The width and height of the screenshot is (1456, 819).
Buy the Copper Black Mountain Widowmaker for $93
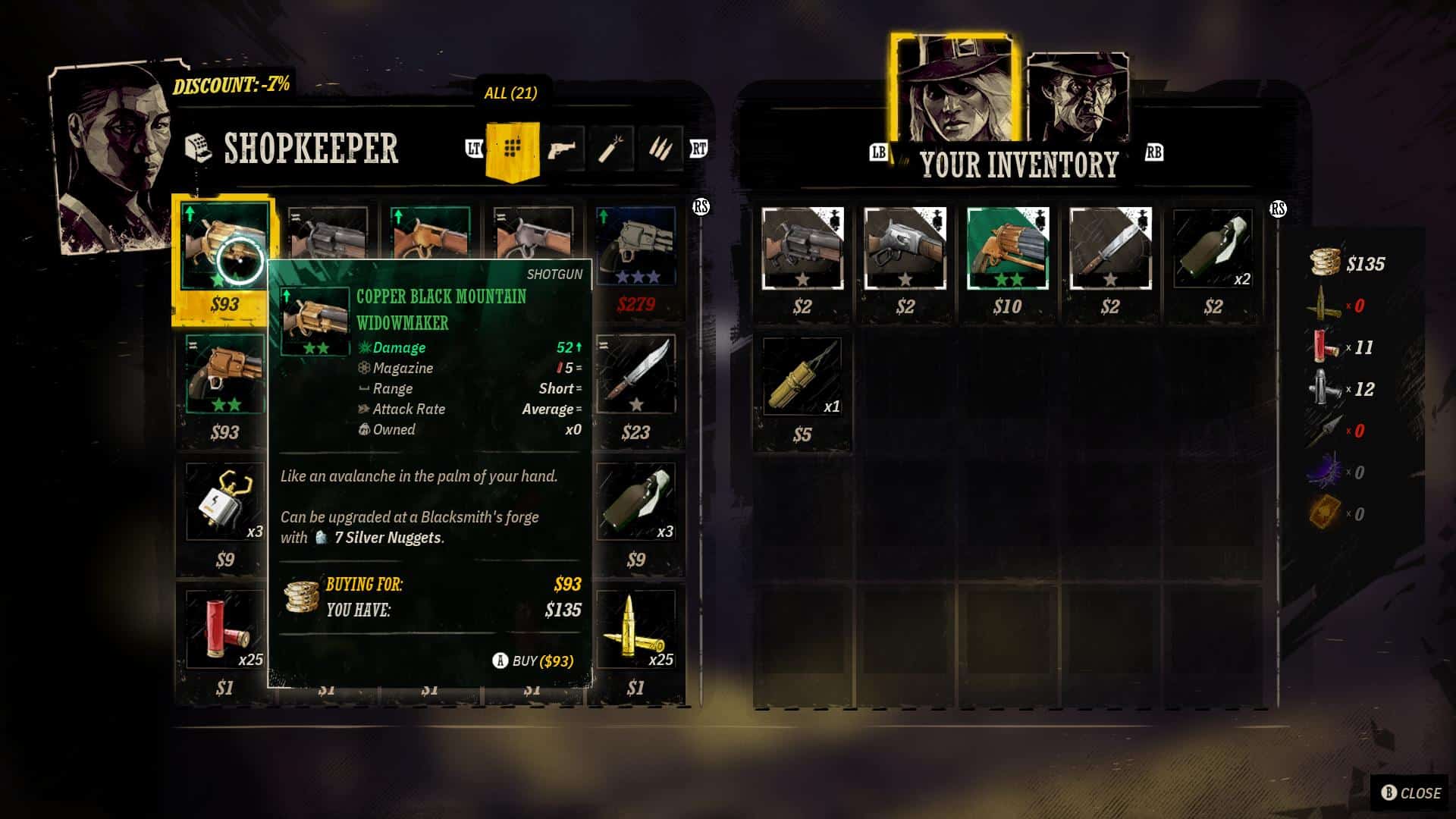click(x=533, y=661)
